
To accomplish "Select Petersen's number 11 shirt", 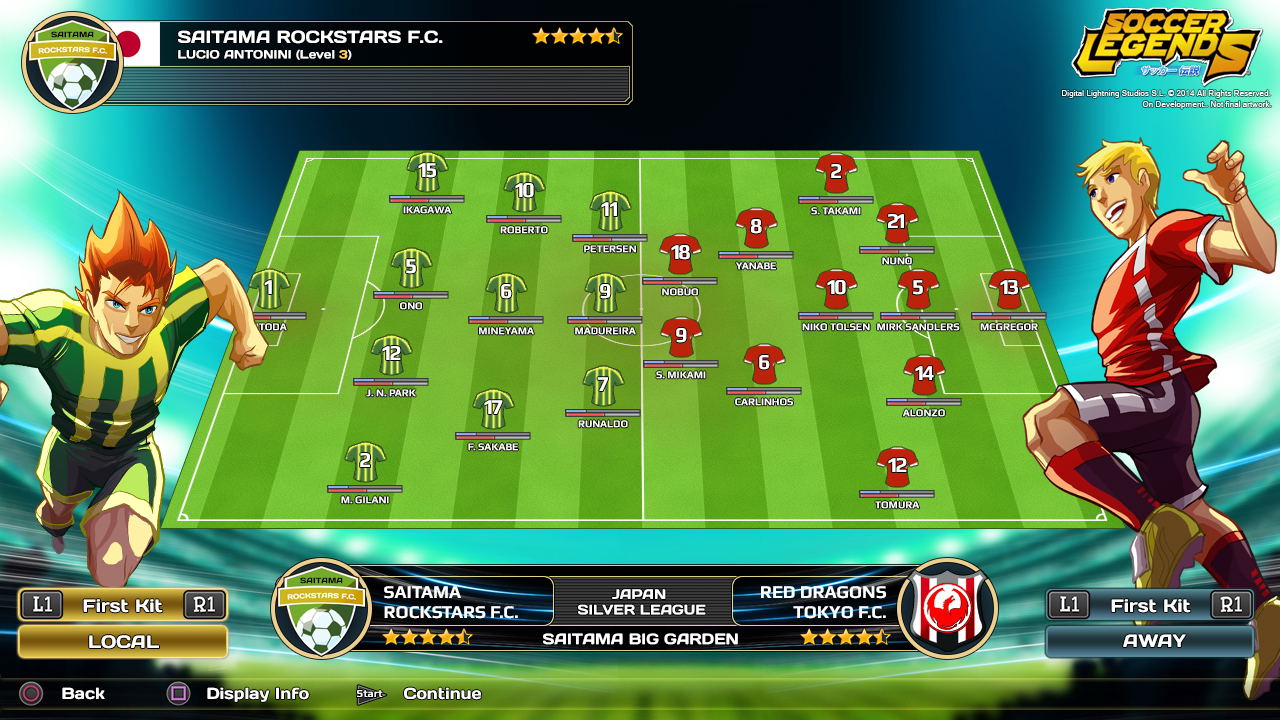I will [610, 211].
